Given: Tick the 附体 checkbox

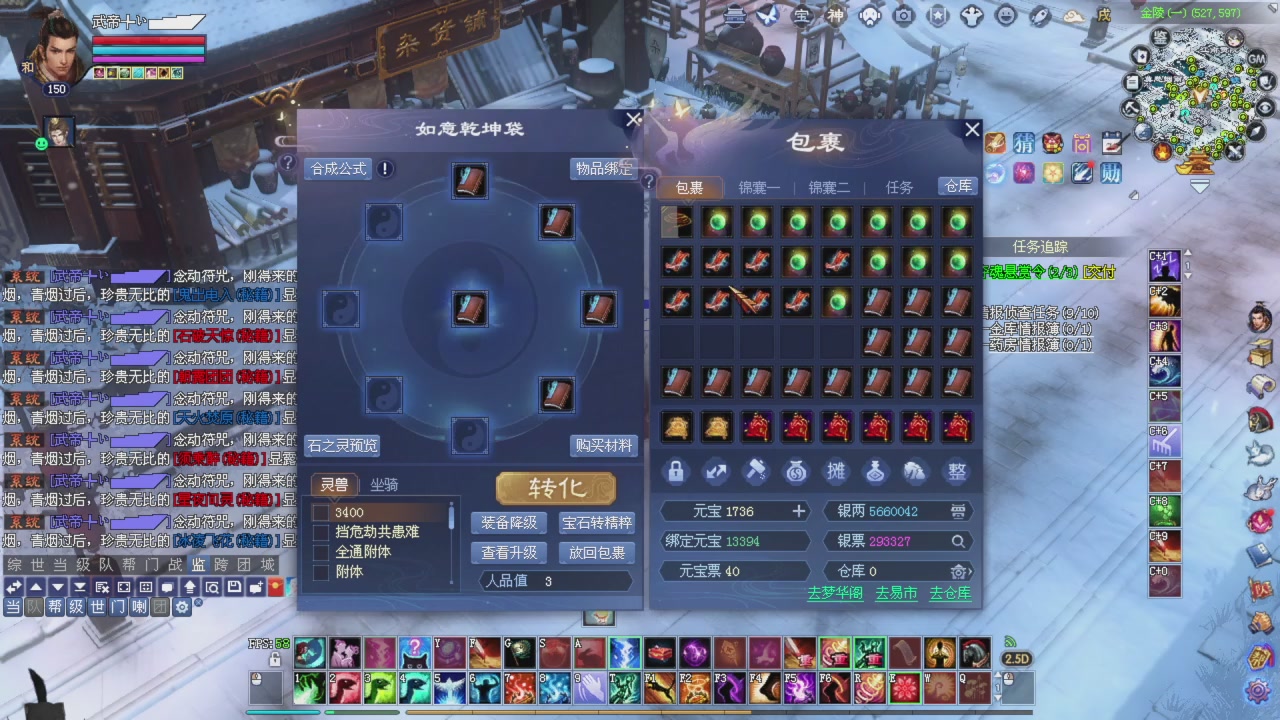Looking at the screenshot, I should click(x=322, y=571).
